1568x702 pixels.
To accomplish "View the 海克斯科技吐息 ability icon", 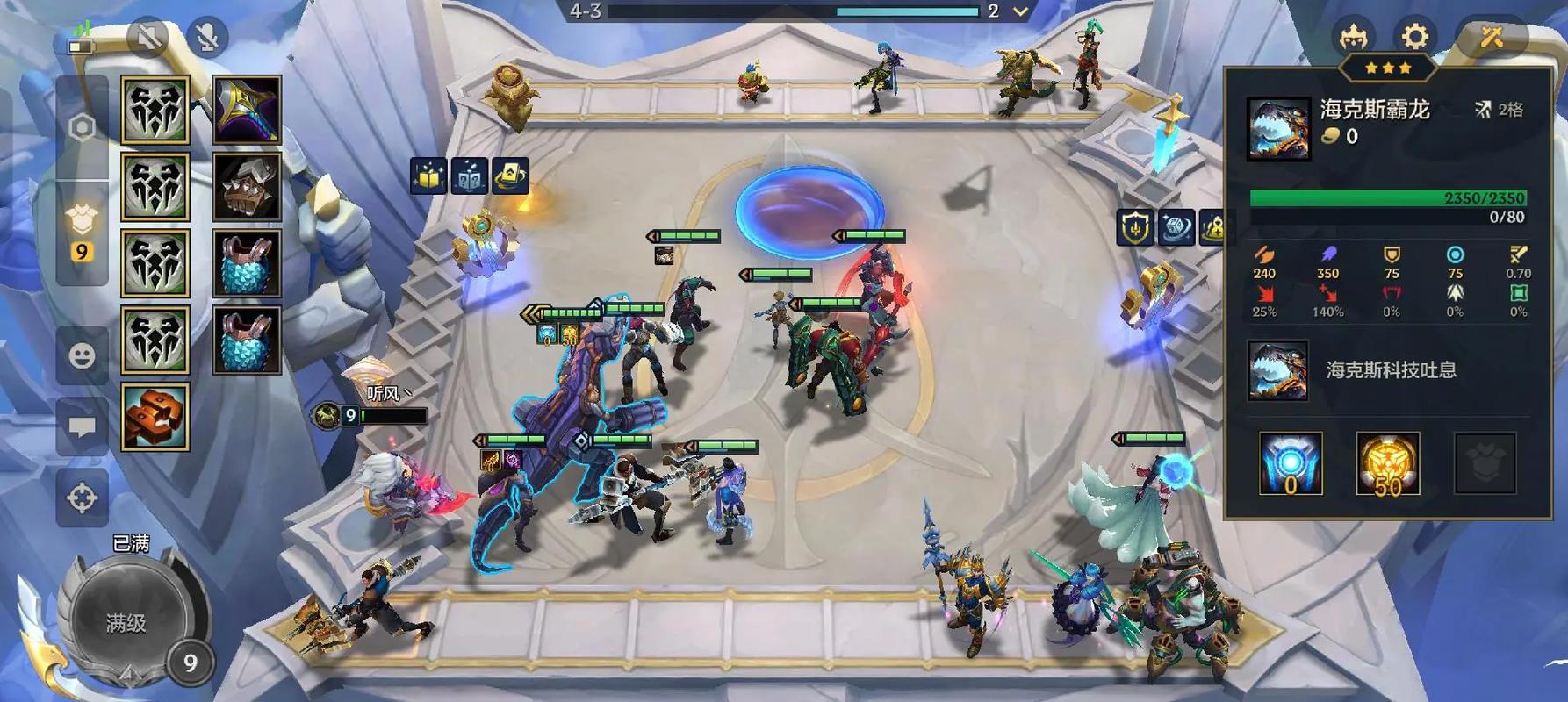I will [1277, 370].
